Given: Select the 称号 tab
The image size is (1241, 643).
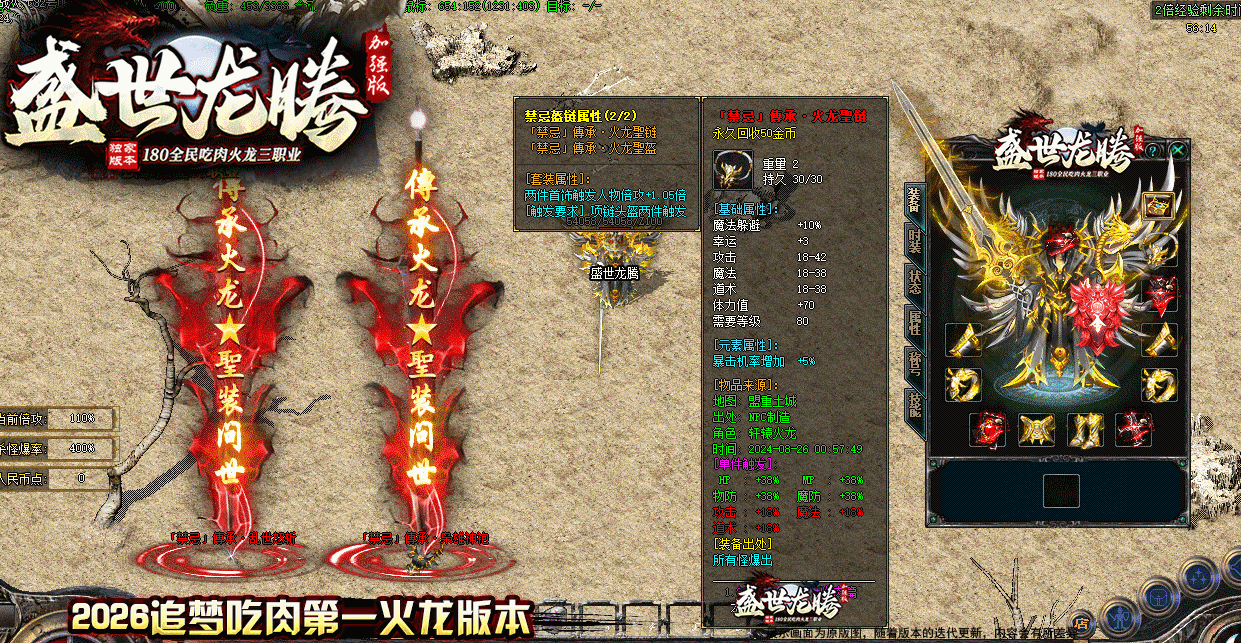Looking at the screenshot, I should (x=914, y=363).
